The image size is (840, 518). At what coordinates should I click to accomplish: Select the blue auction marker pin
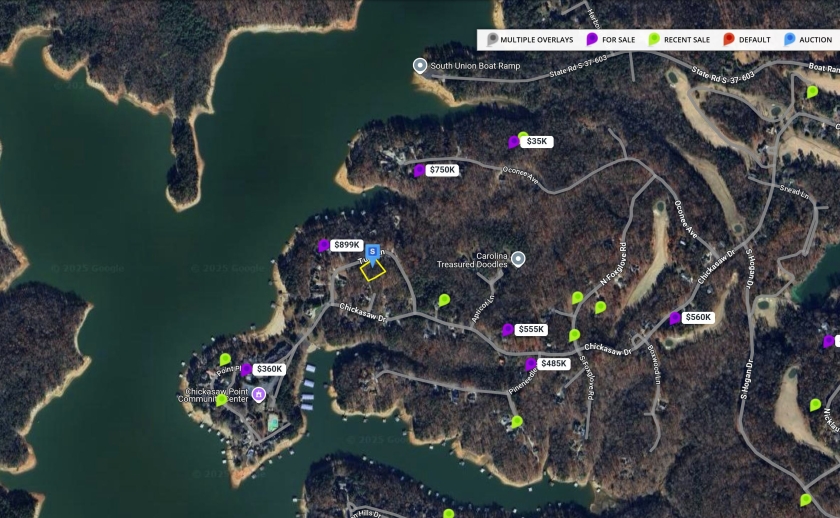point(373,252)
